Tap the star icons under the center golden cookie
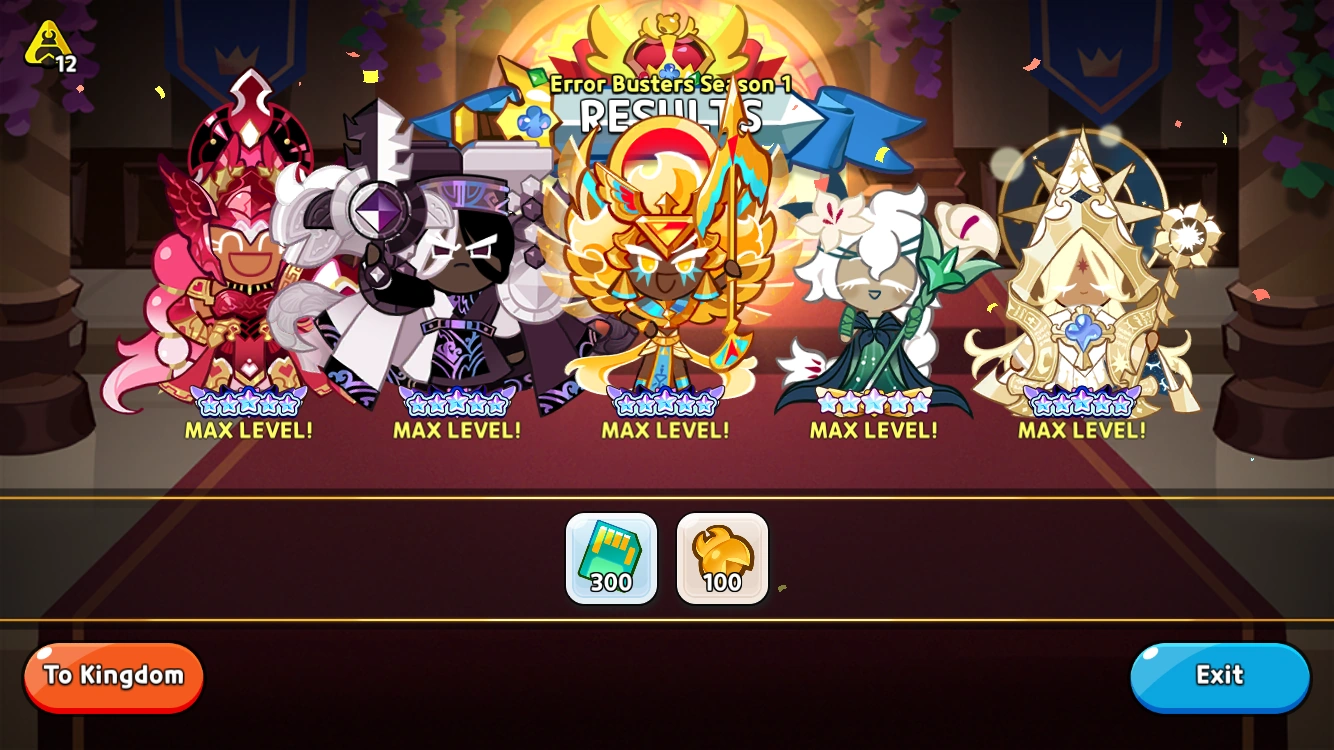 (x=663, y=405)
